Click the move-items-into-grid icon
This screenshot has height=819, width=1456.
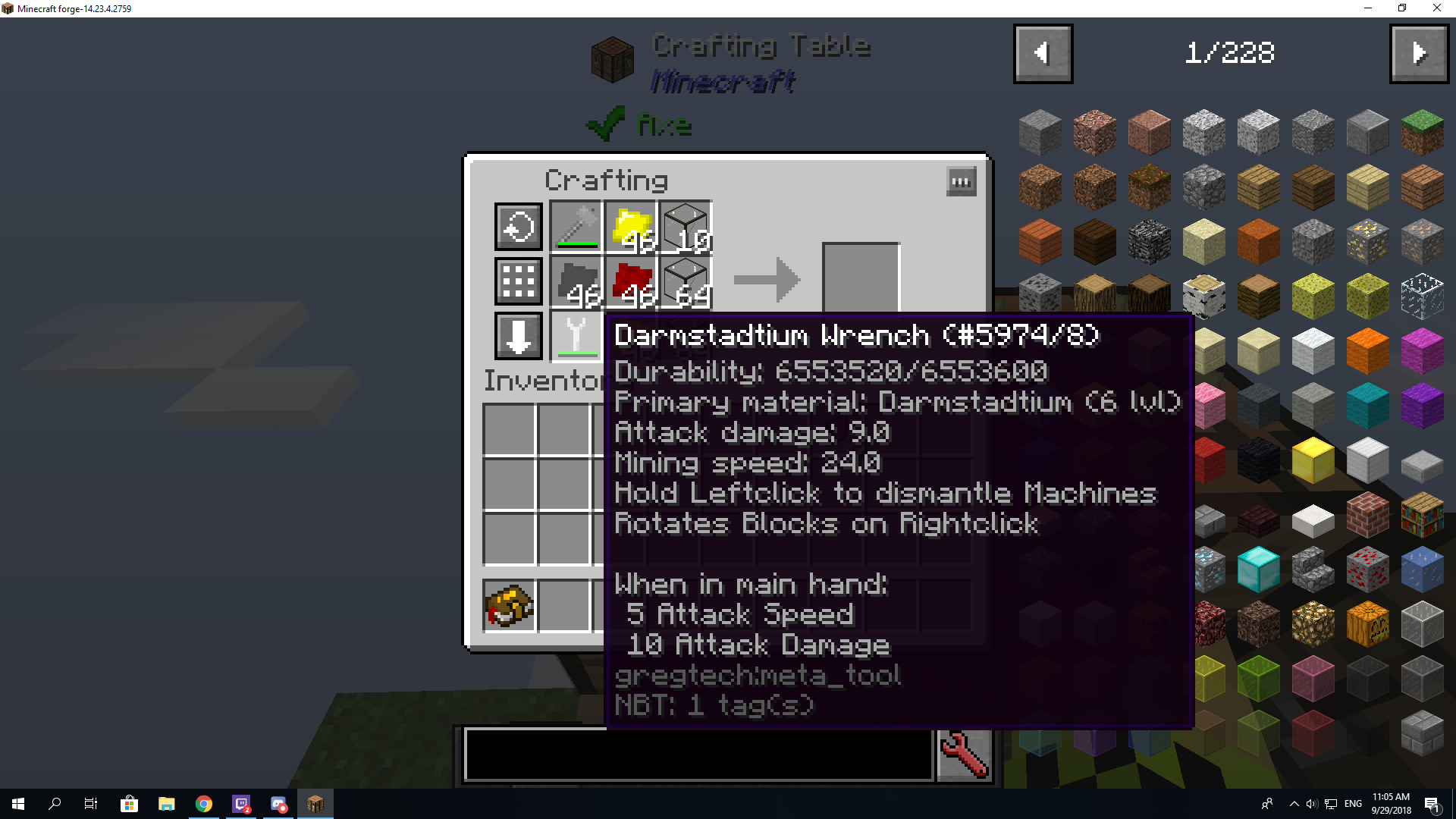tap(518, 281)
